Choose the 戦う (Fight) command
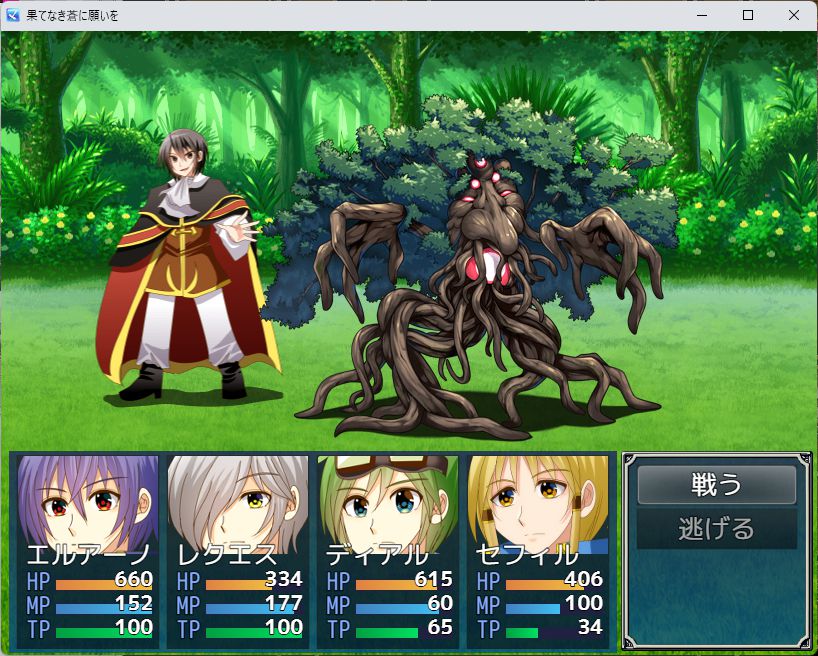The image size is (818, 656). point(716,485)
